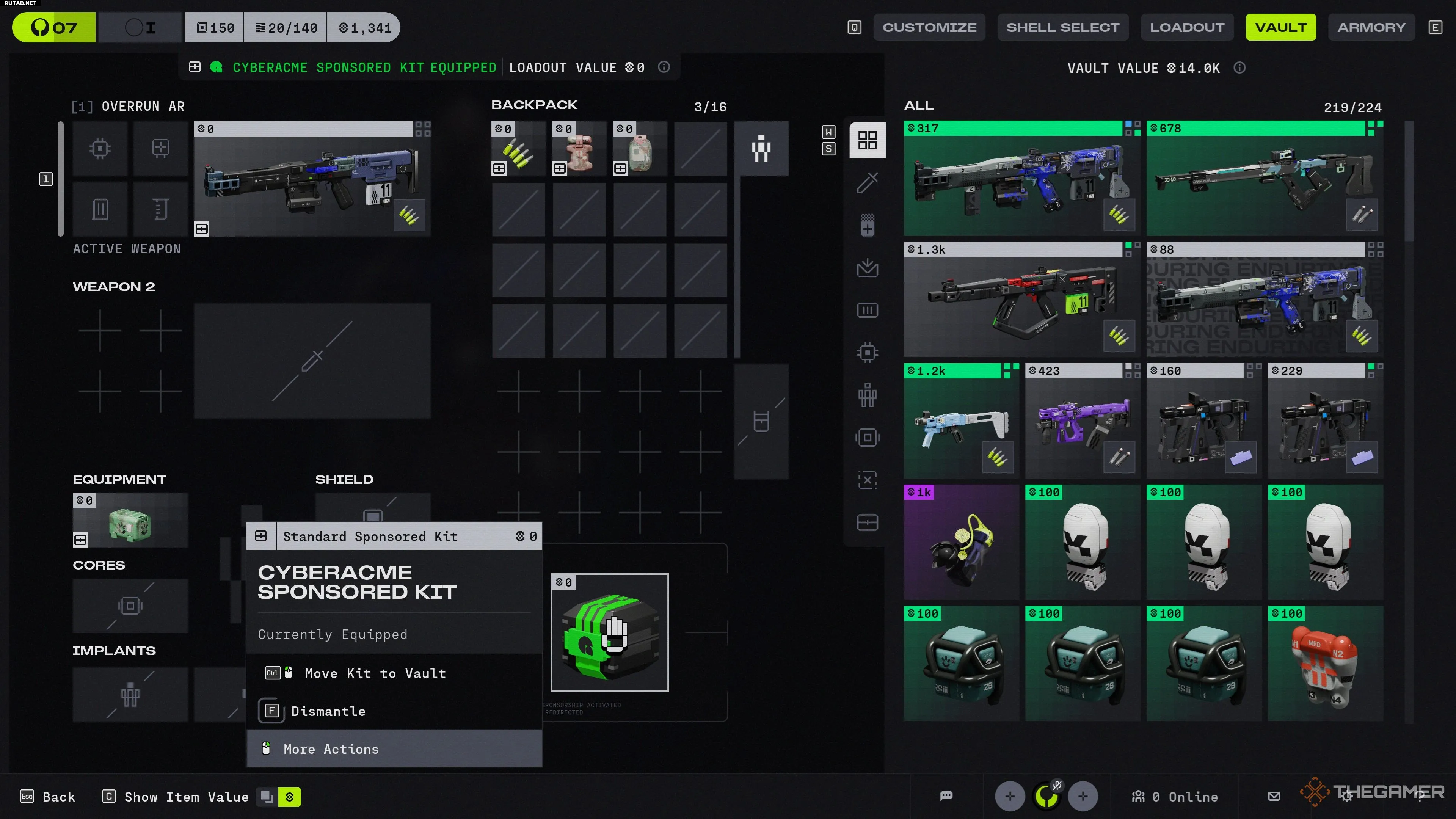Choose the light blue 1.2k vault gun

(961, 422)
